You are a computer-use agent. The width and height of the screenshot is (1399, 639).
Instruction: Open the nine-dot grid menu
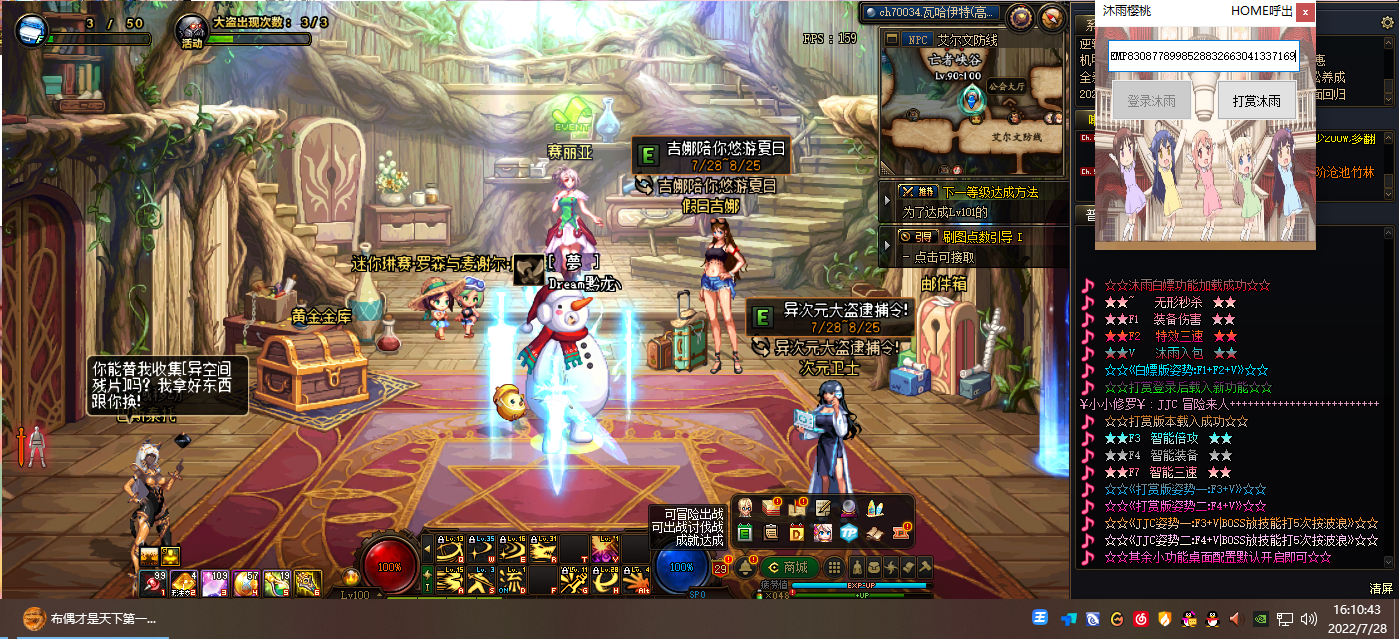point(832,567)
